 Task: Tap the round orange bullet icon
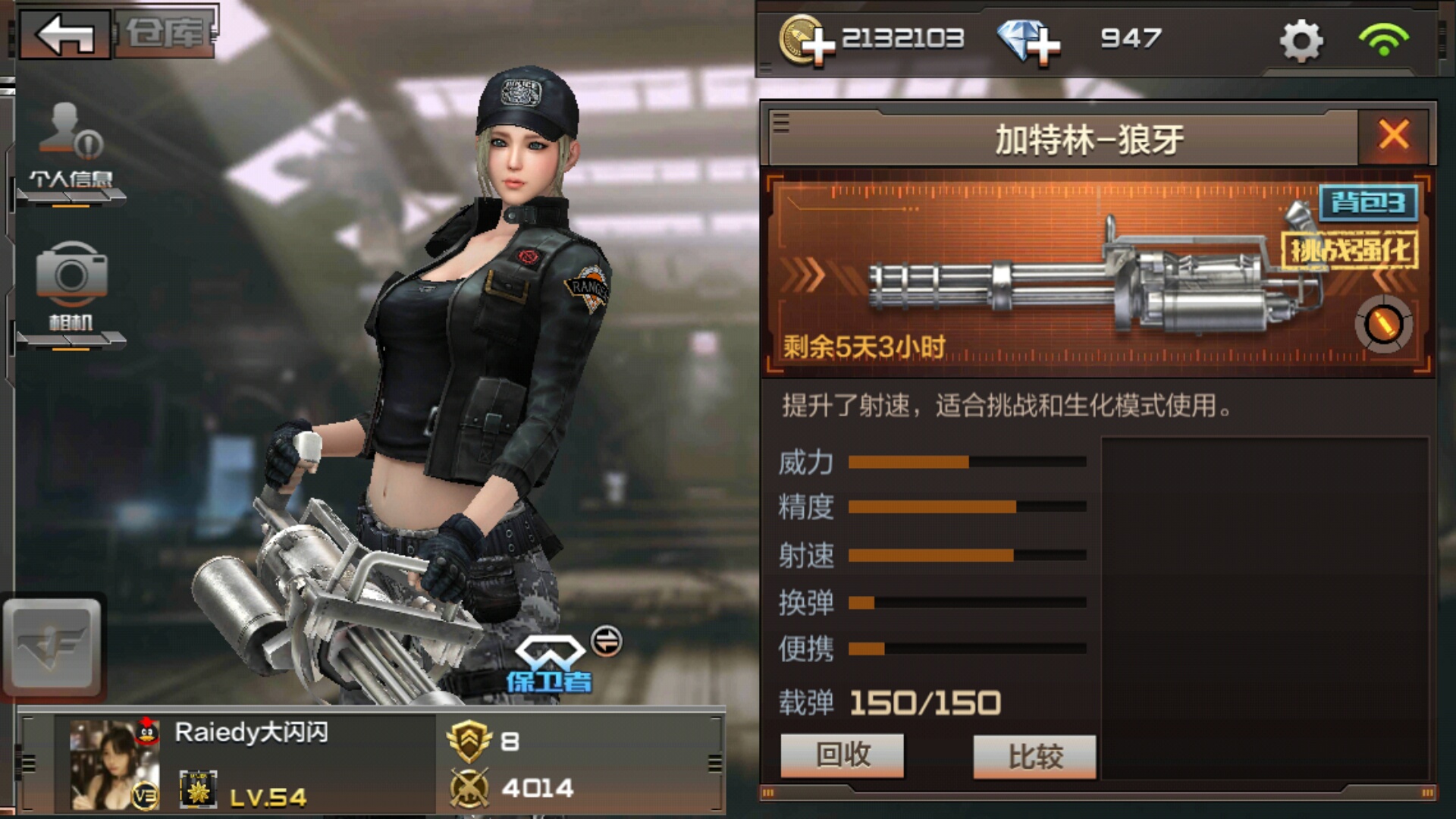[1383, 325]
